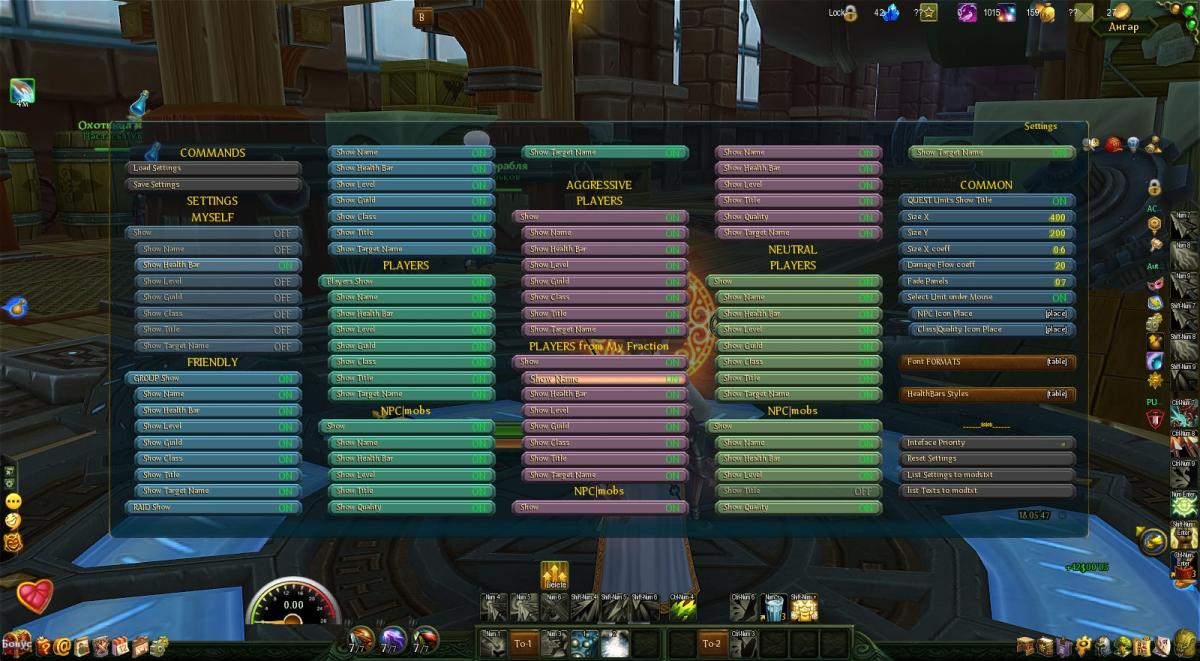Click the red heart icon

click(x=35, y=596)
